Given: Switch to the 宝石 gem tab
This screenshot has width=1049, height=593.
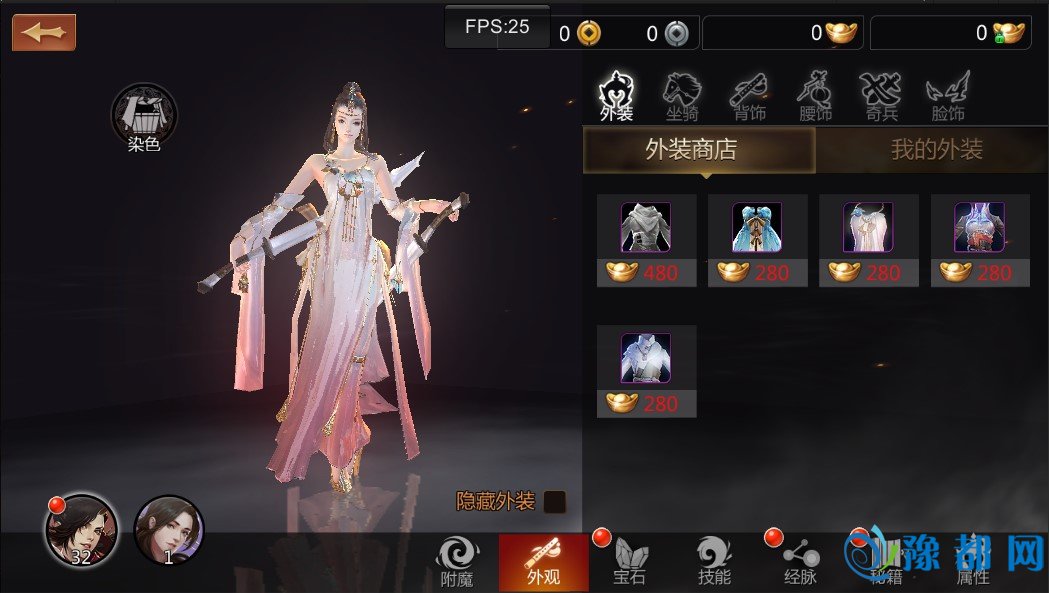Looking at the screenshot, I should [629, 561].
